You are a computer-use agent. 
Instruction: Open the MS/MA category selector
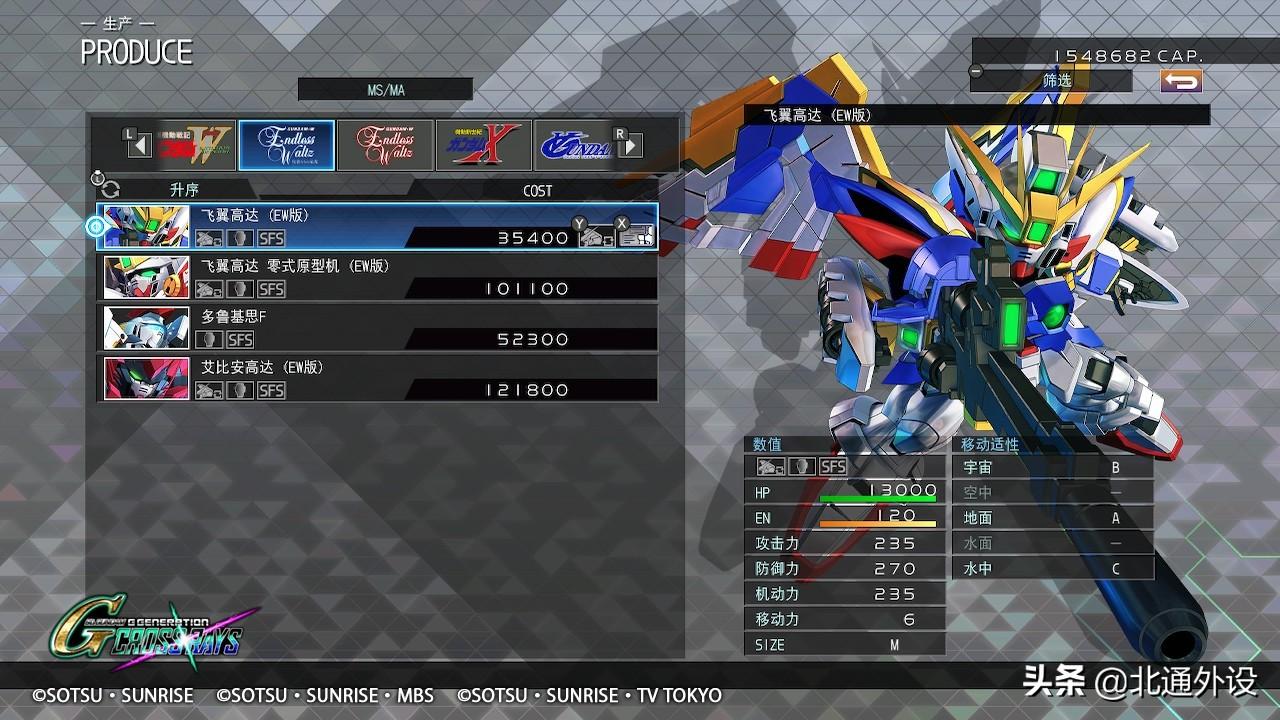[385, 90]
